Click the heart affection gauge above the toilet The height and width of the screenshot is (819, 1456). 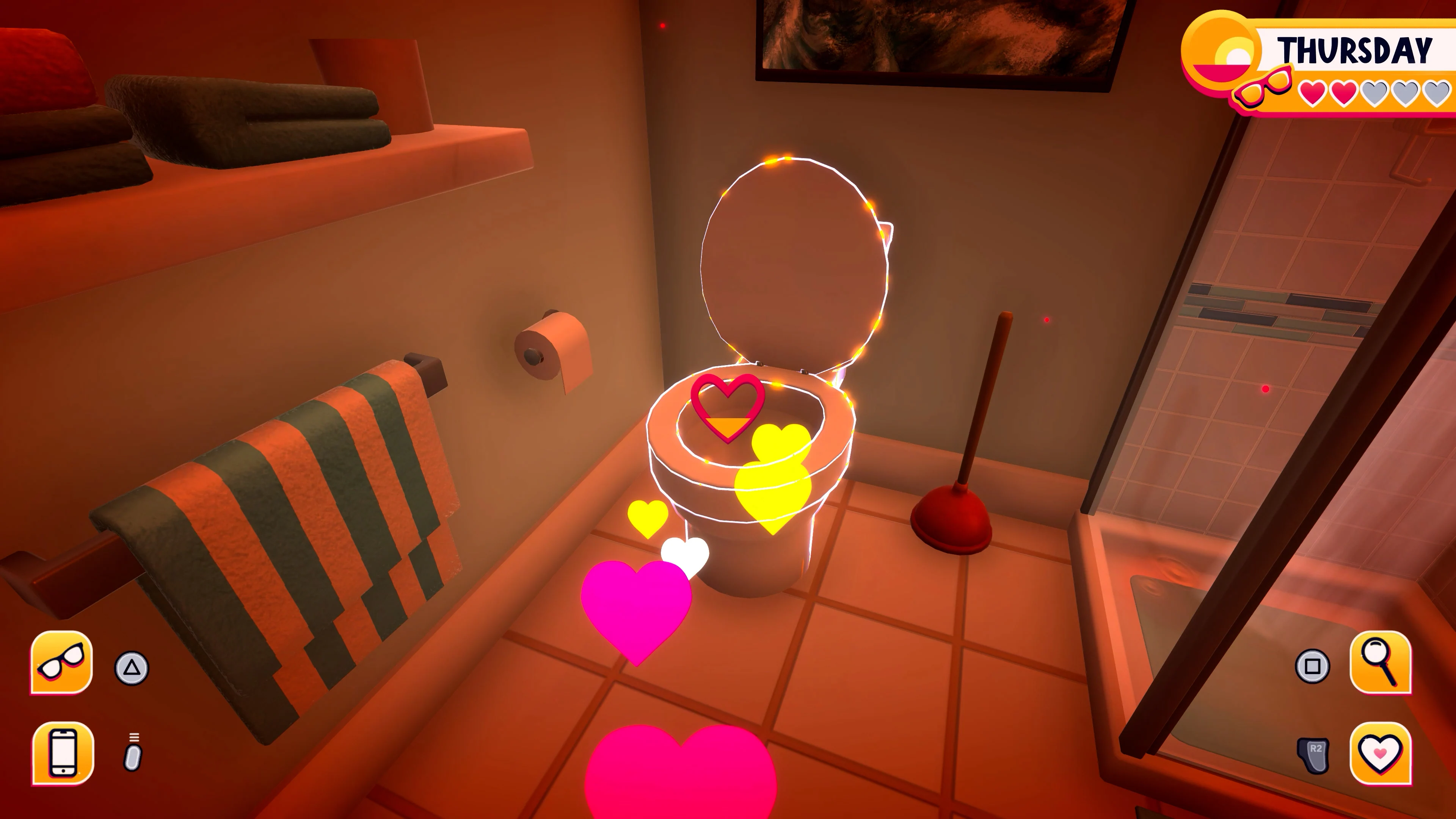point(728,407)
